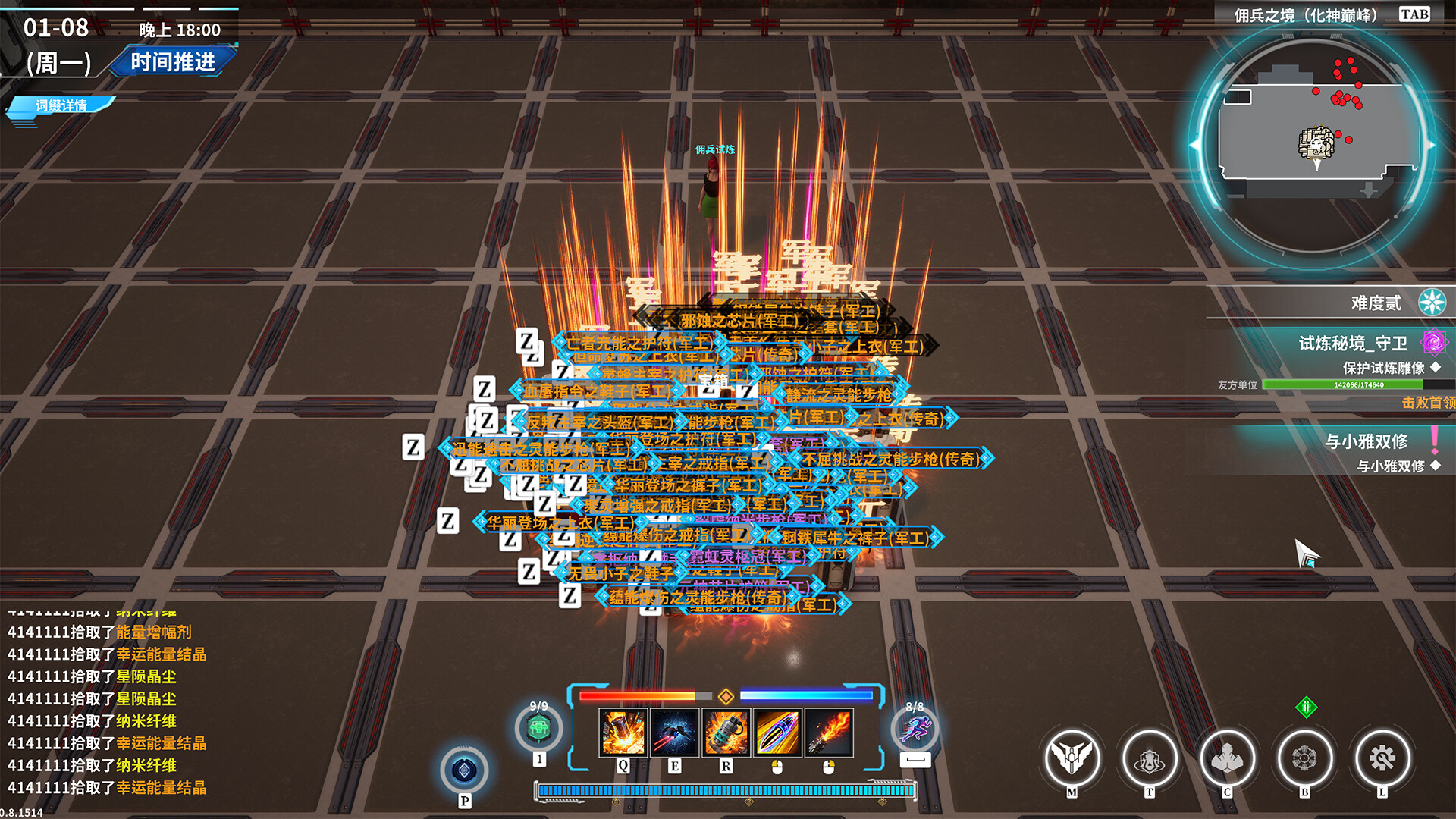Screen dimensions: 1456x819
Task: Trigger the flamethrower skill icon
Action: pos(829,733)
